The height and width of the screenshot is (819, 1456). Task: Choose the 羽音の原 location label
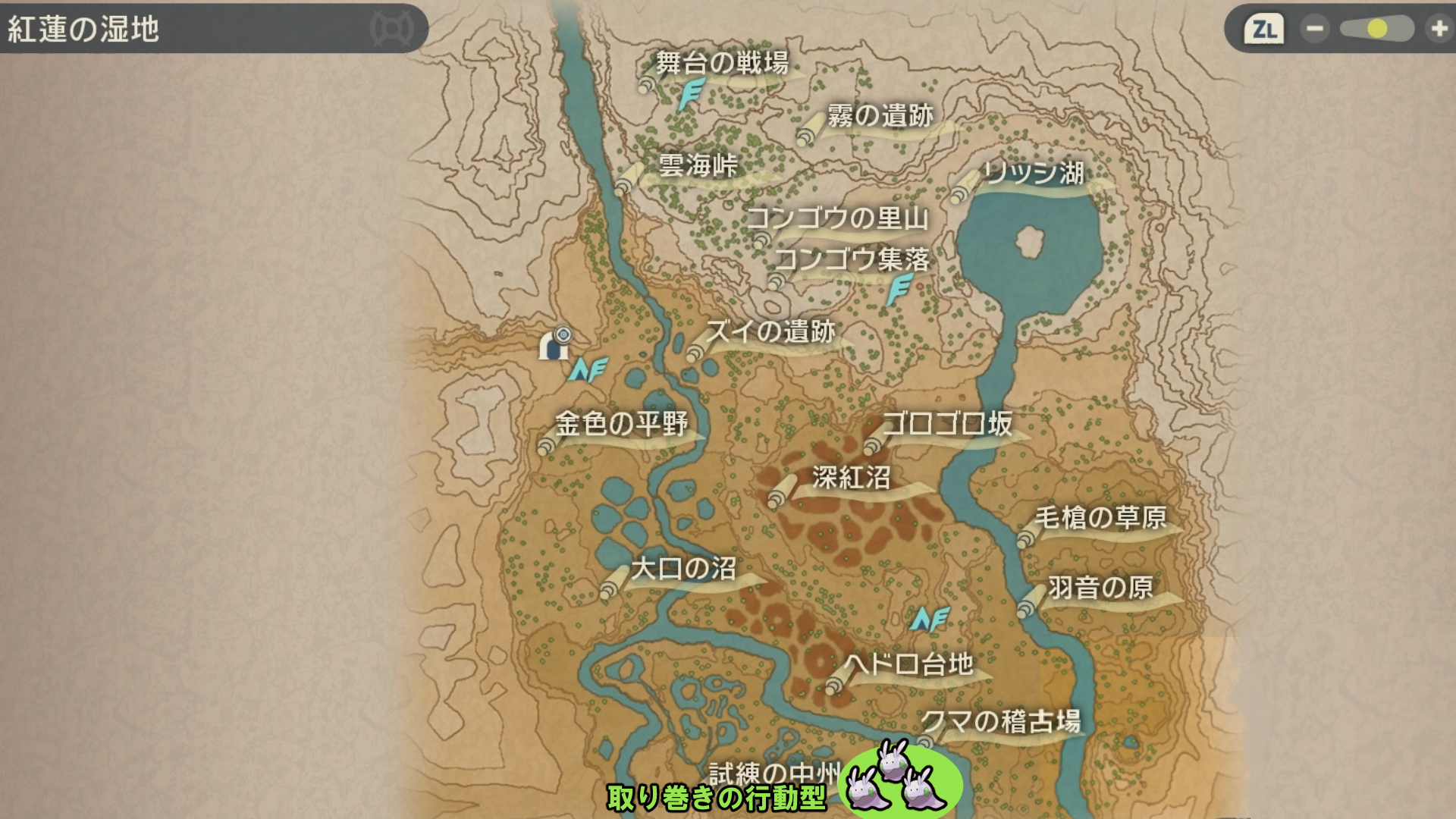pyautogui.click(x=1100, y=588)
